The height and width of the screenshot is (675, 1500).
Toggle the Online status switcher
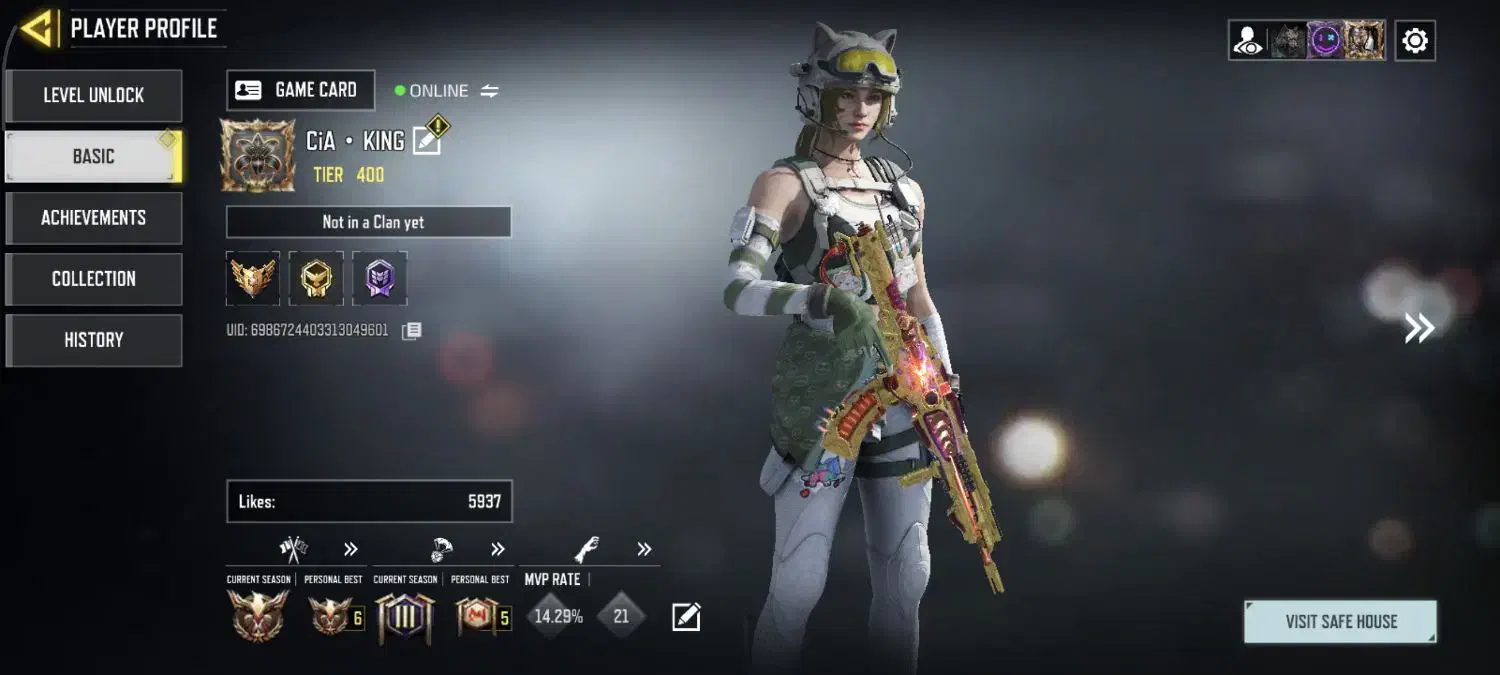489,91
